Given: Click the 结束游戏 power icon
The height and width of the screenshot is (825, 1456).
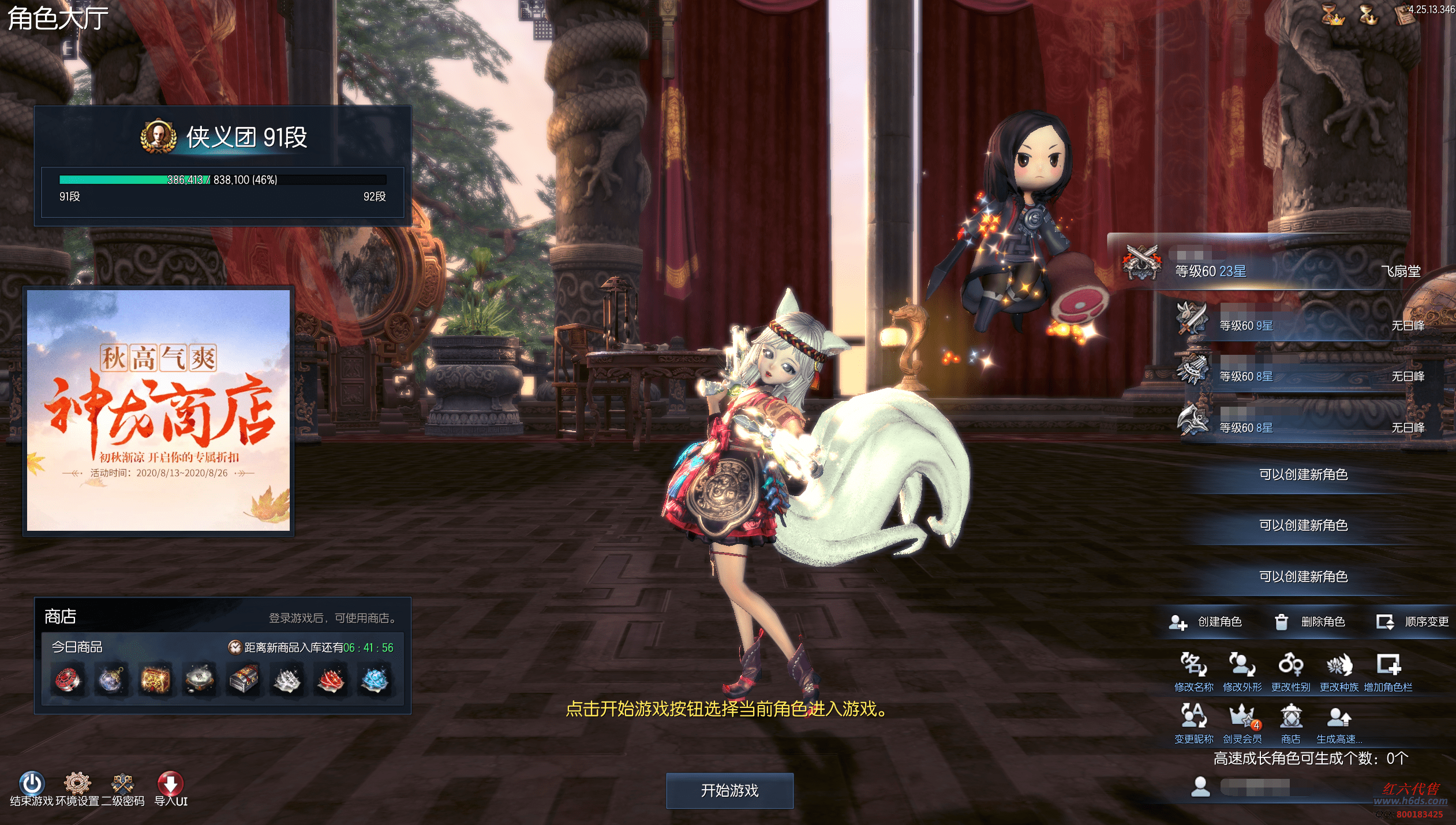Looking at the screenshot, I should [32, 783].
